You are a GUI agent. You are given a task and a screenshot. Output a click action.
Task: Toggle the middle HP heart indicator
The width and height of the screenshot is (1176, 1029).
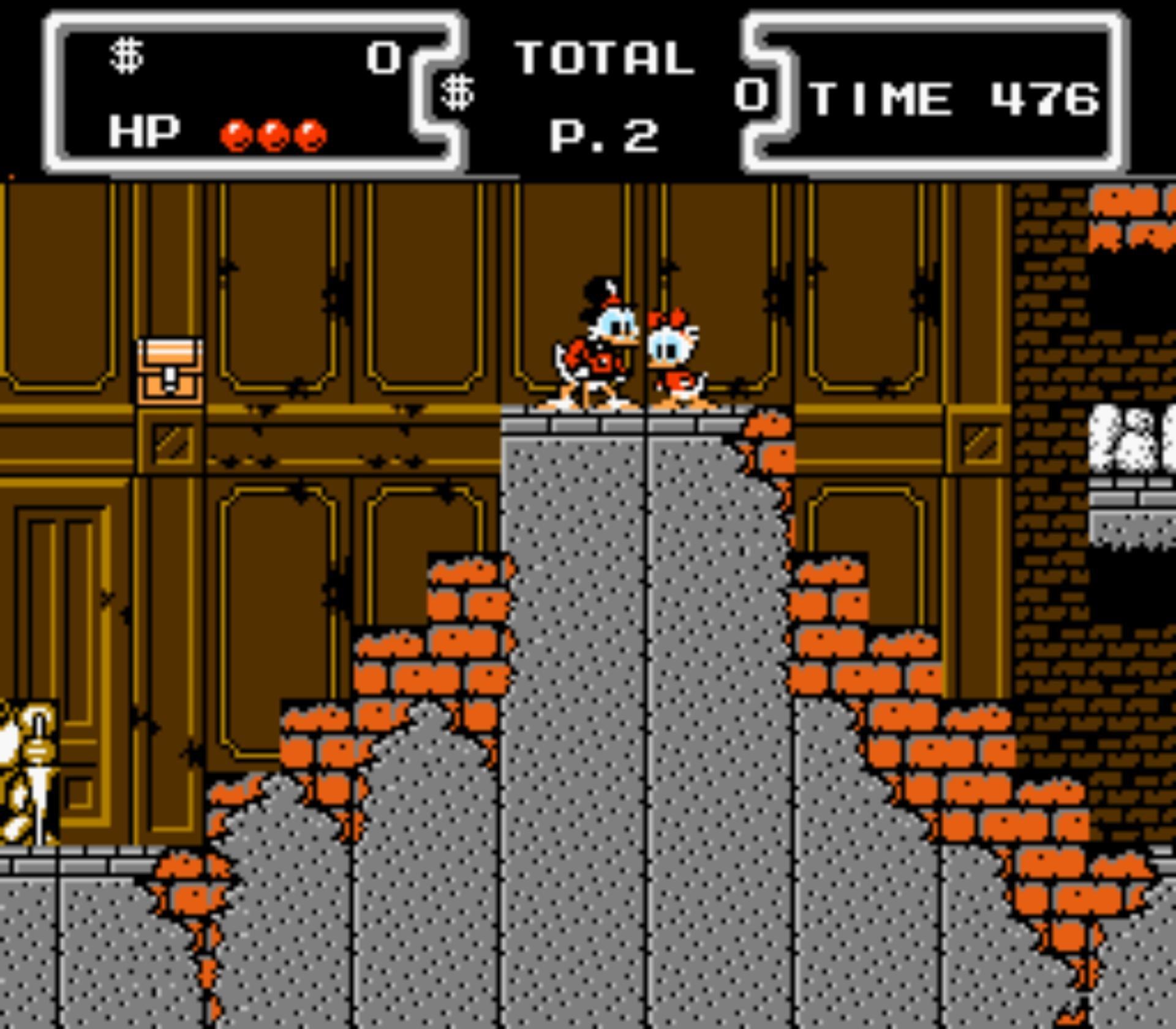(x=271, y=132)
